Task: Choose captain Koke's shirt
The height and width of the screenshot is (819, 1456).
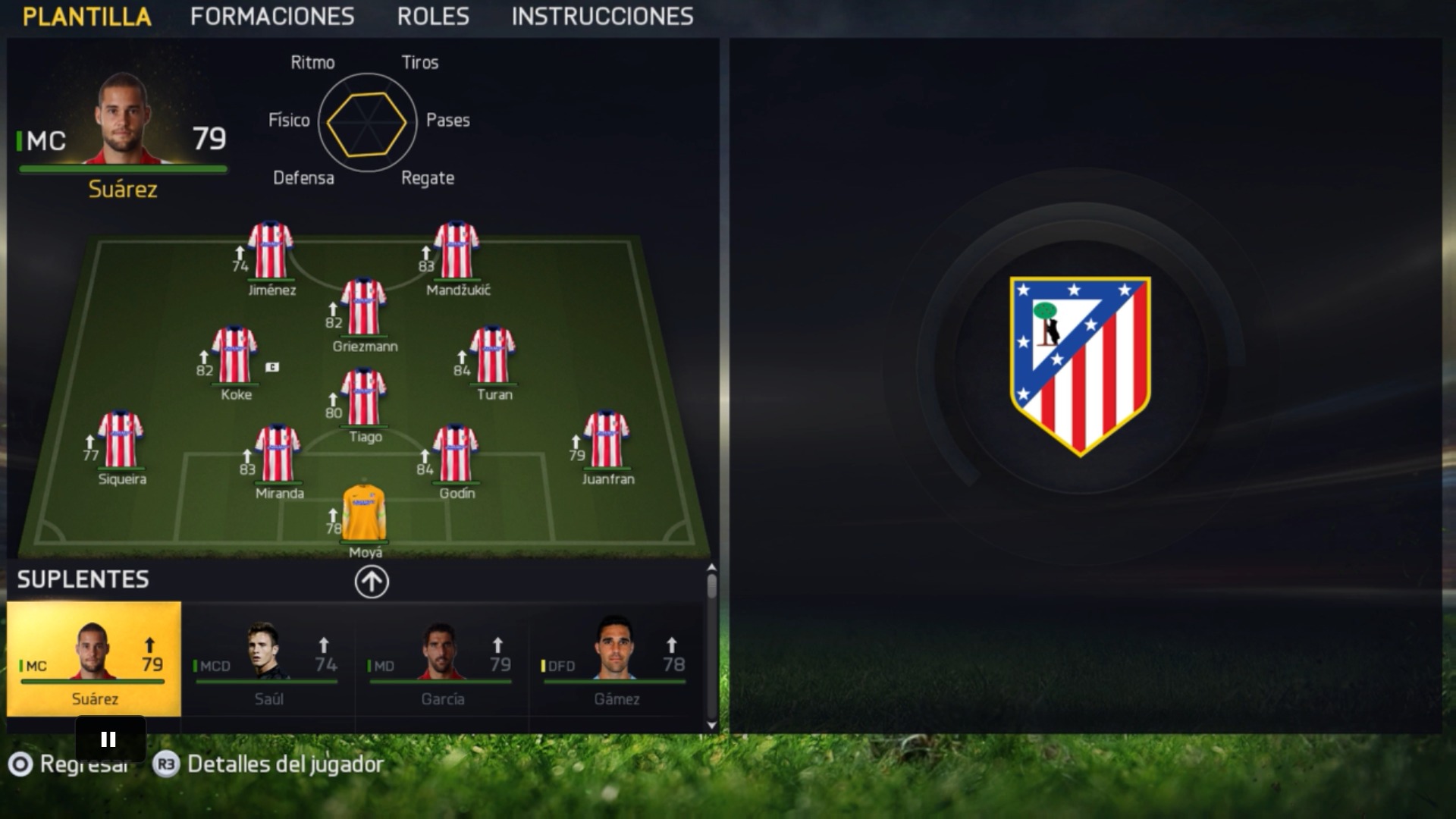Action: (234, 355)
